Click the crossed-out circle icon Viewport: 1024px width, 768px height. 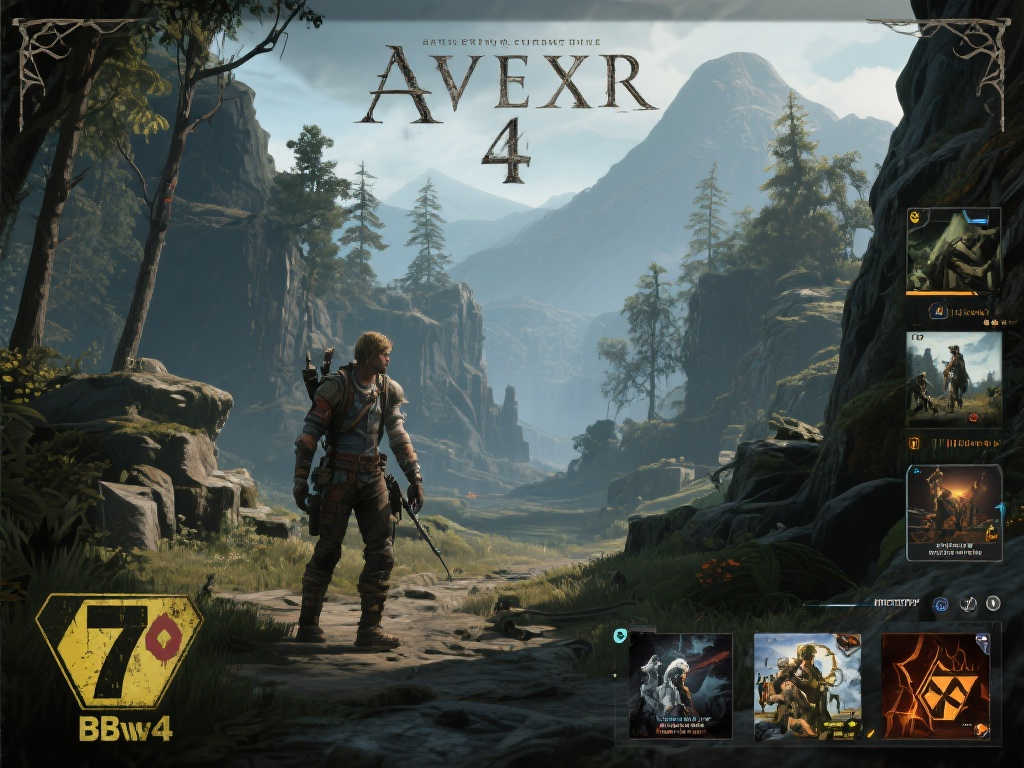(967, 604)
